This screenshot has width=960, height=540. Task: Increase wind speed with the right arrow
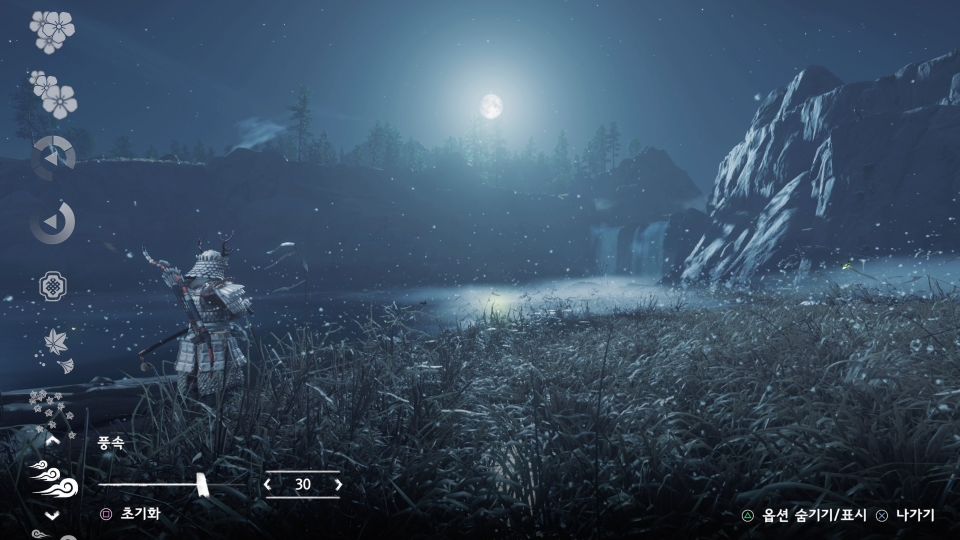click(338, 485)
